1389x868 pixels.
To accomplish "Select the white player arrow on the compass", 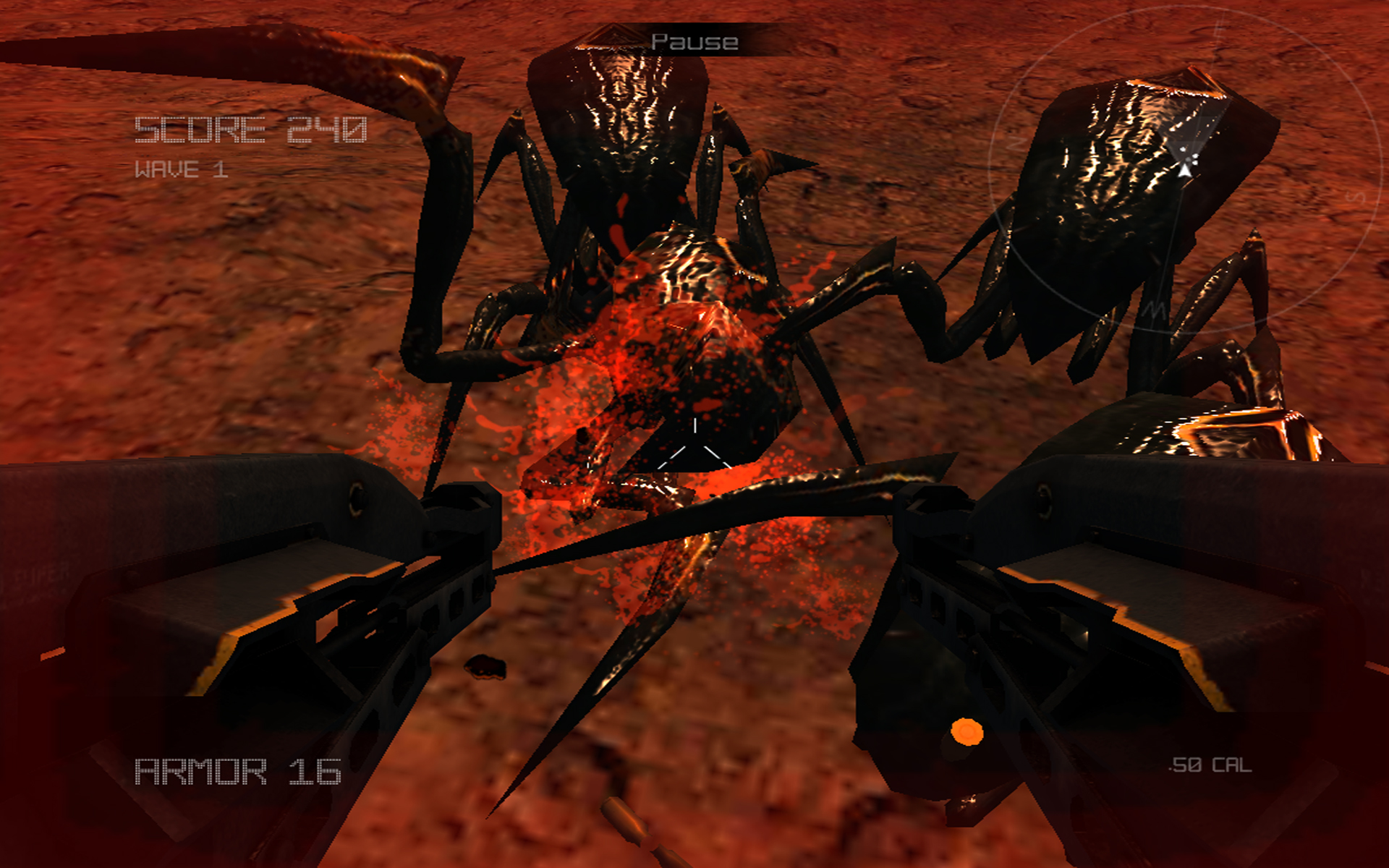I will [1184, 171].
